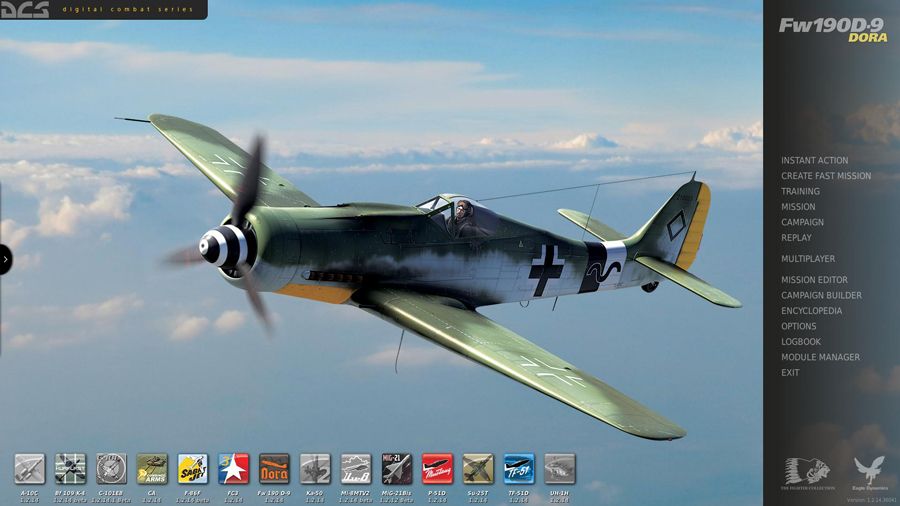Open the Replay menu
The image size is (900, 506).
tap(796, 238)
